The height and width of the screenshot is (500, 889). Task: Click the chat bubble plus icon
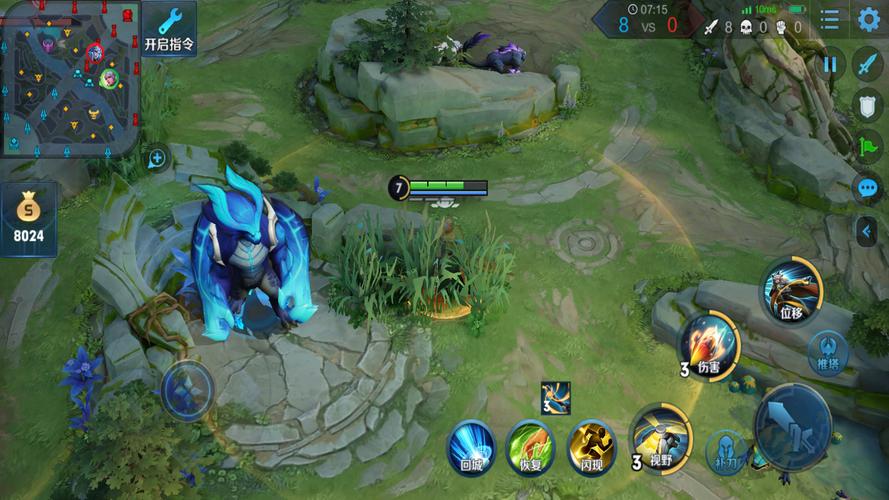[157, 158]
